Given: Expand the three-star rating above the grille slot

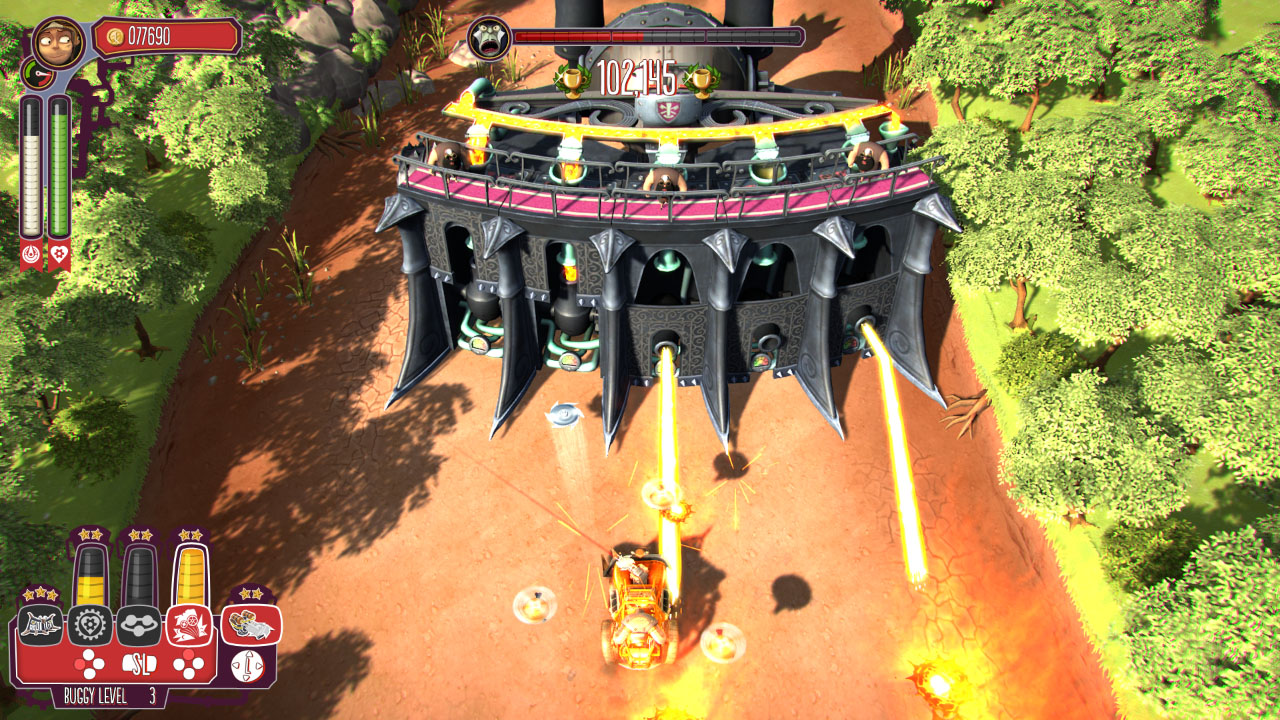Looking at the screenshot, I should [42, 594].
